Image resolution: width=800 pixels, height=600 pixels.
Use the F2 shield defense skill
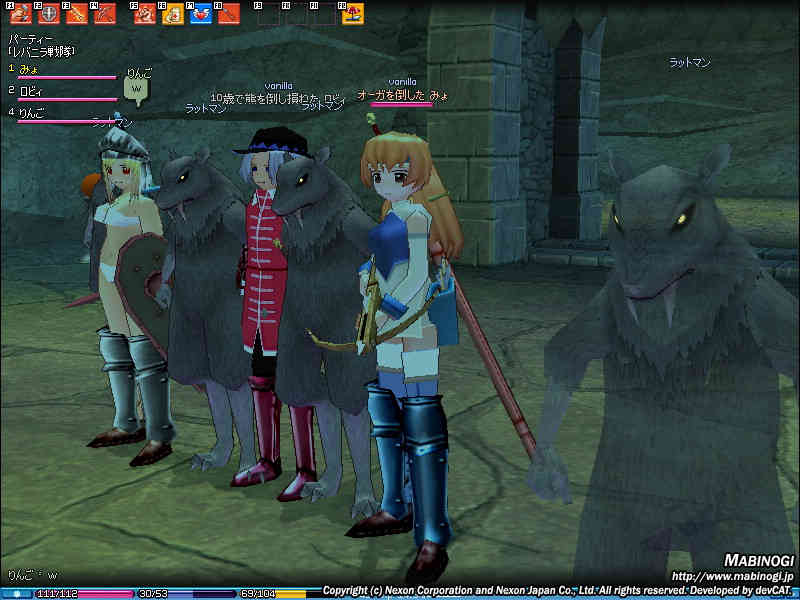49,14
